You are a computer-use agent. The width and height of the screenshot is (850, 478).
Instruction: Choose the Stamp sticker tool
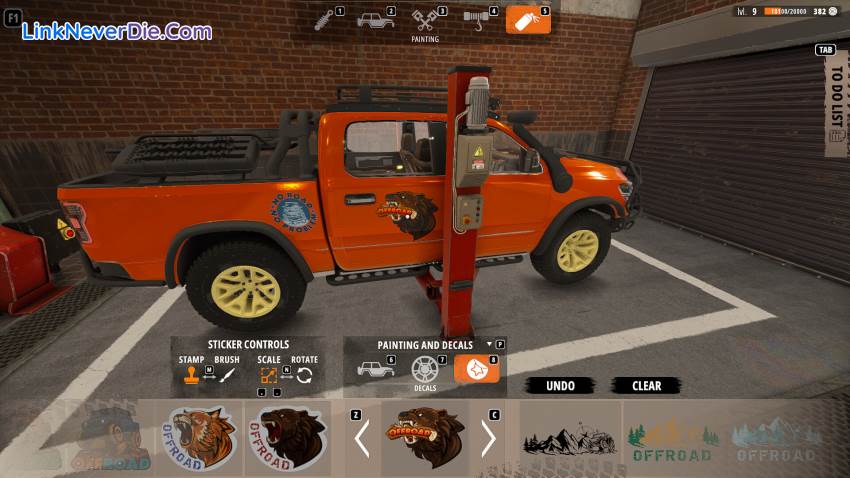coord(190,376)
